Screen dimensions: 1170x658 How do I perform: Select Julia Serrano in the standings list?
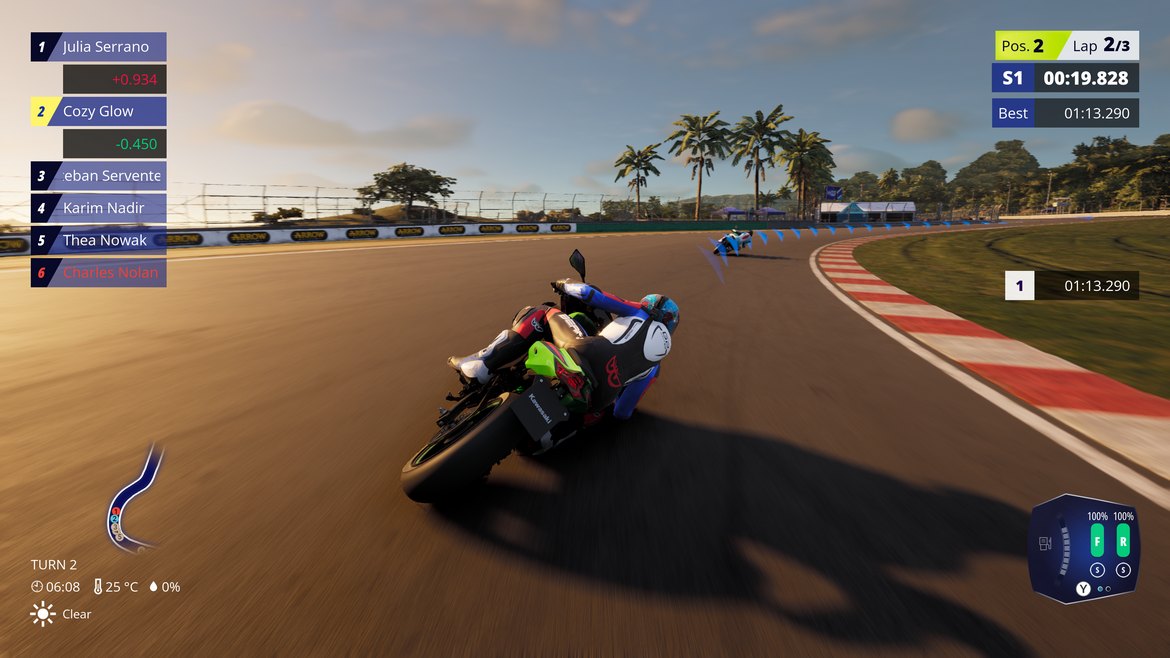click(x=100, y=47)
